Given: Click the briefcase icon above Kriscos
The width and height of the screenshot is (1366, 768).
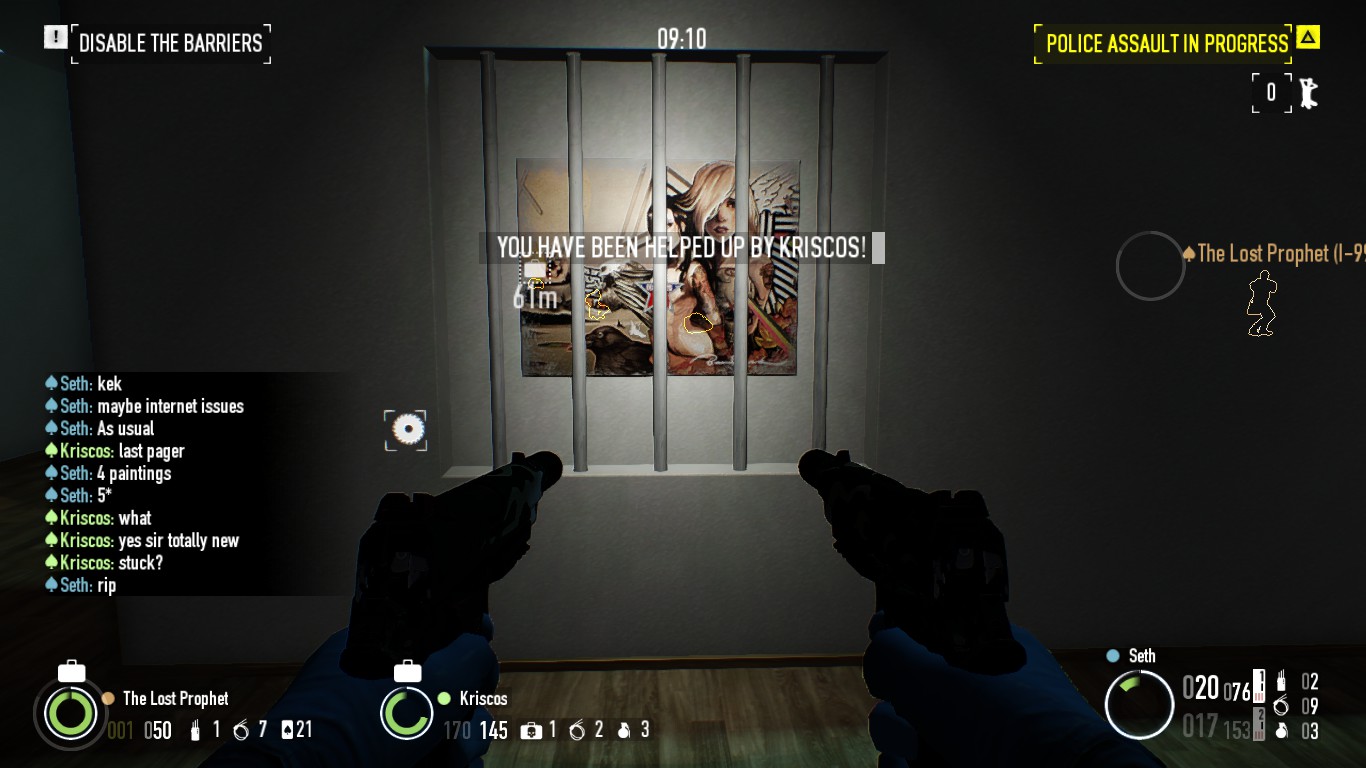Looking at the screenshot, I should click(x=407, y=671).
